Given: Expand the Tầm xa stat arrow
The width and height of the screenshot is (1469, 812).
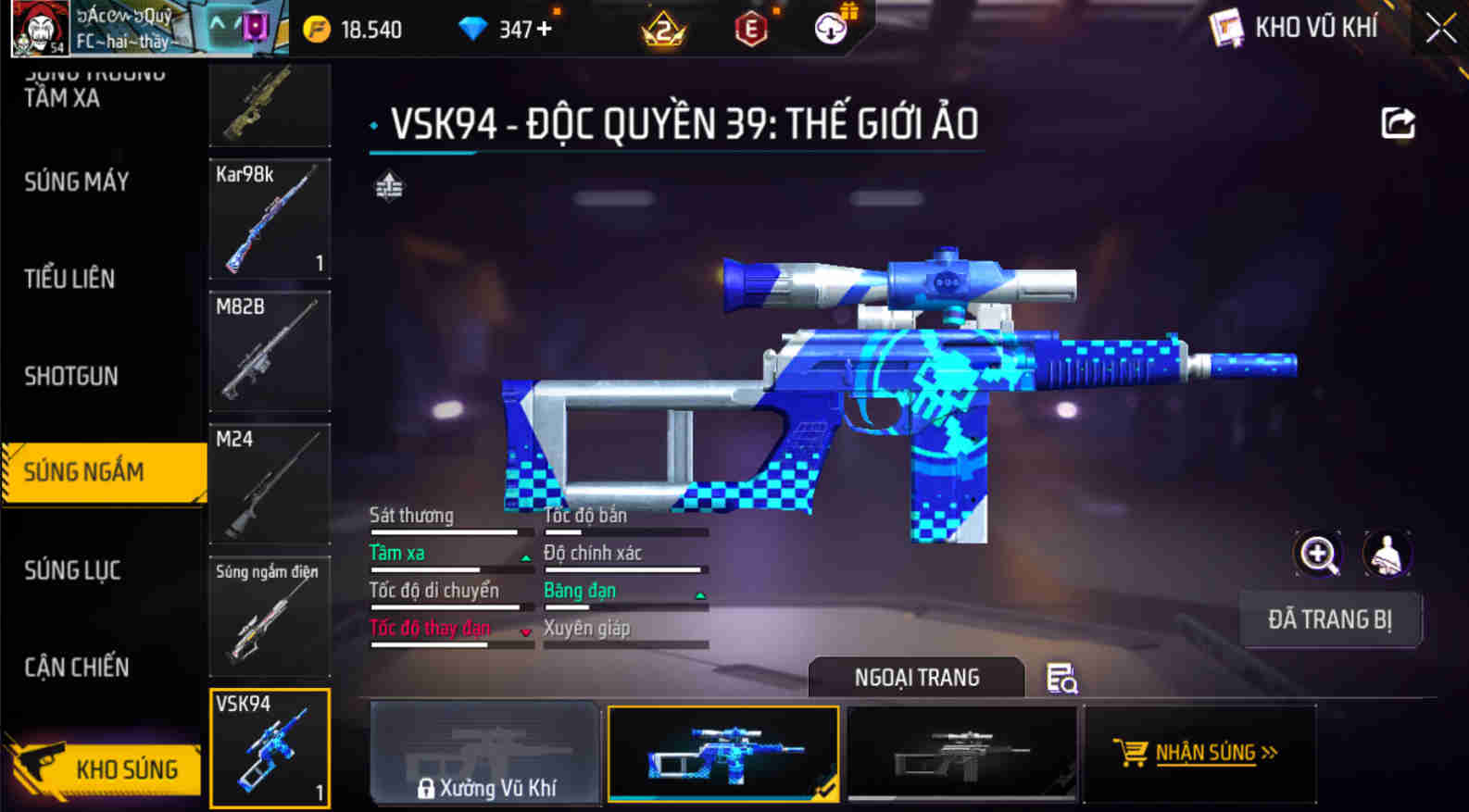Looking at the screenshot, I should point(525,556).
